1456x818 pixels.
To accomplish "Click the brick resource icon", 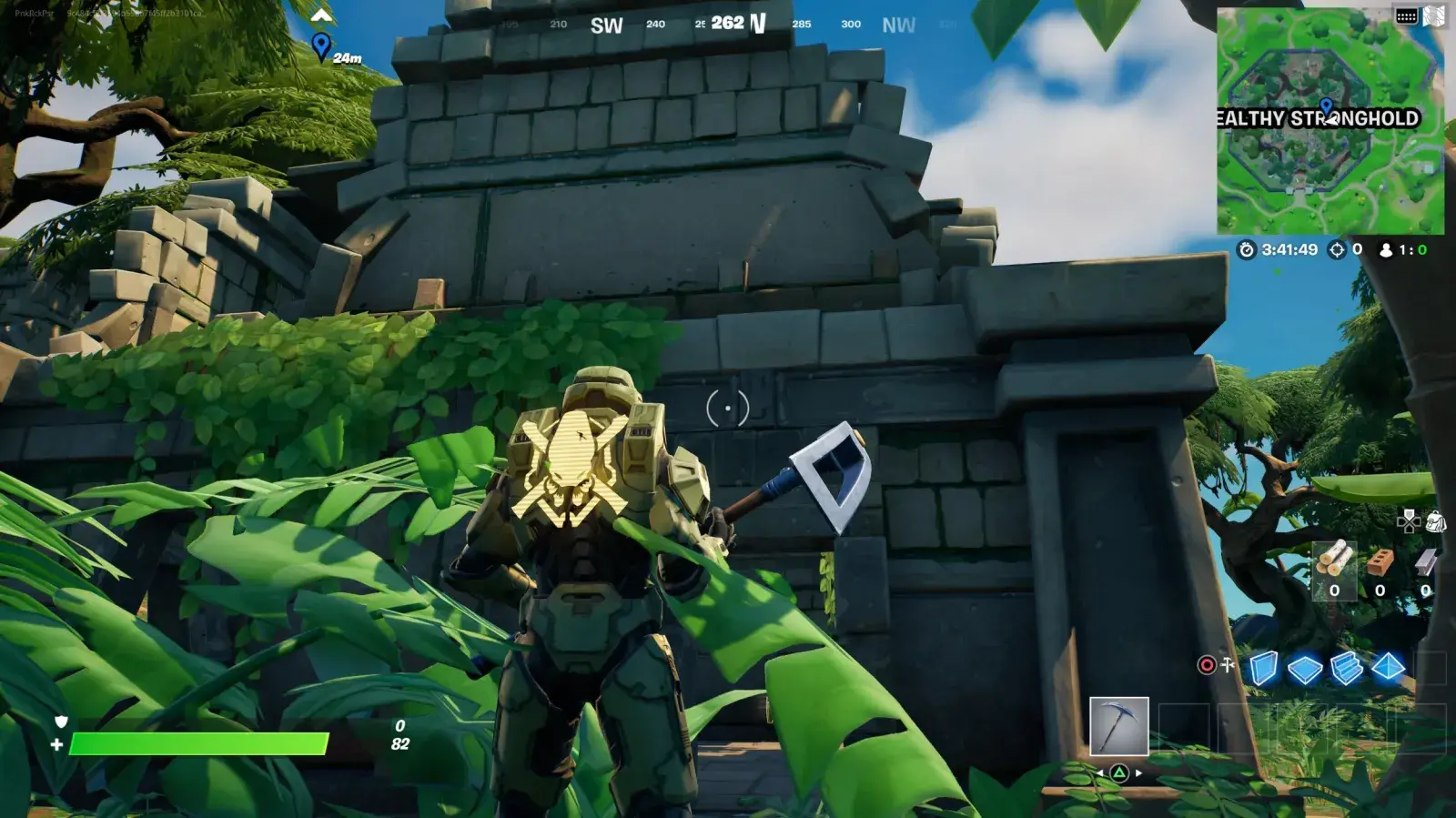I will (1381, 562).
